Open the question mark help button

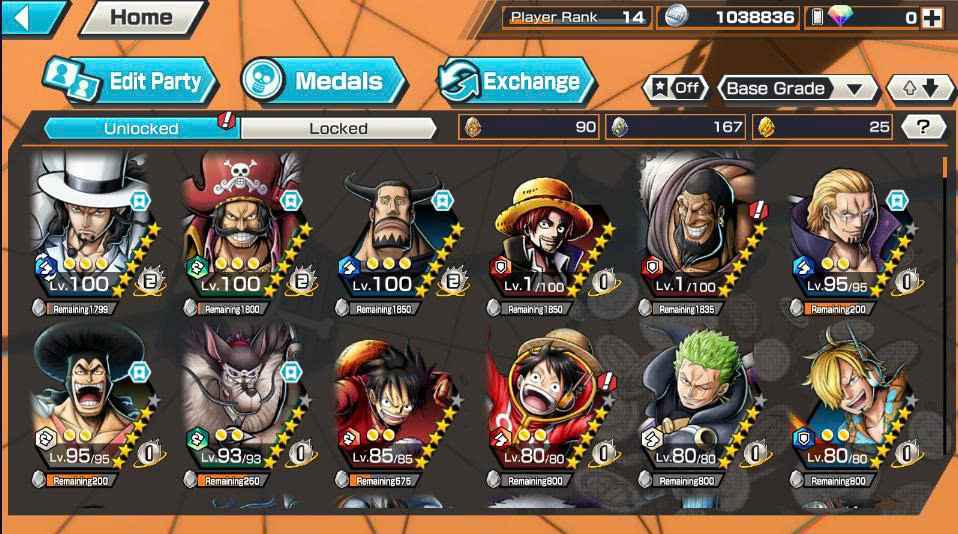(923, 126)
